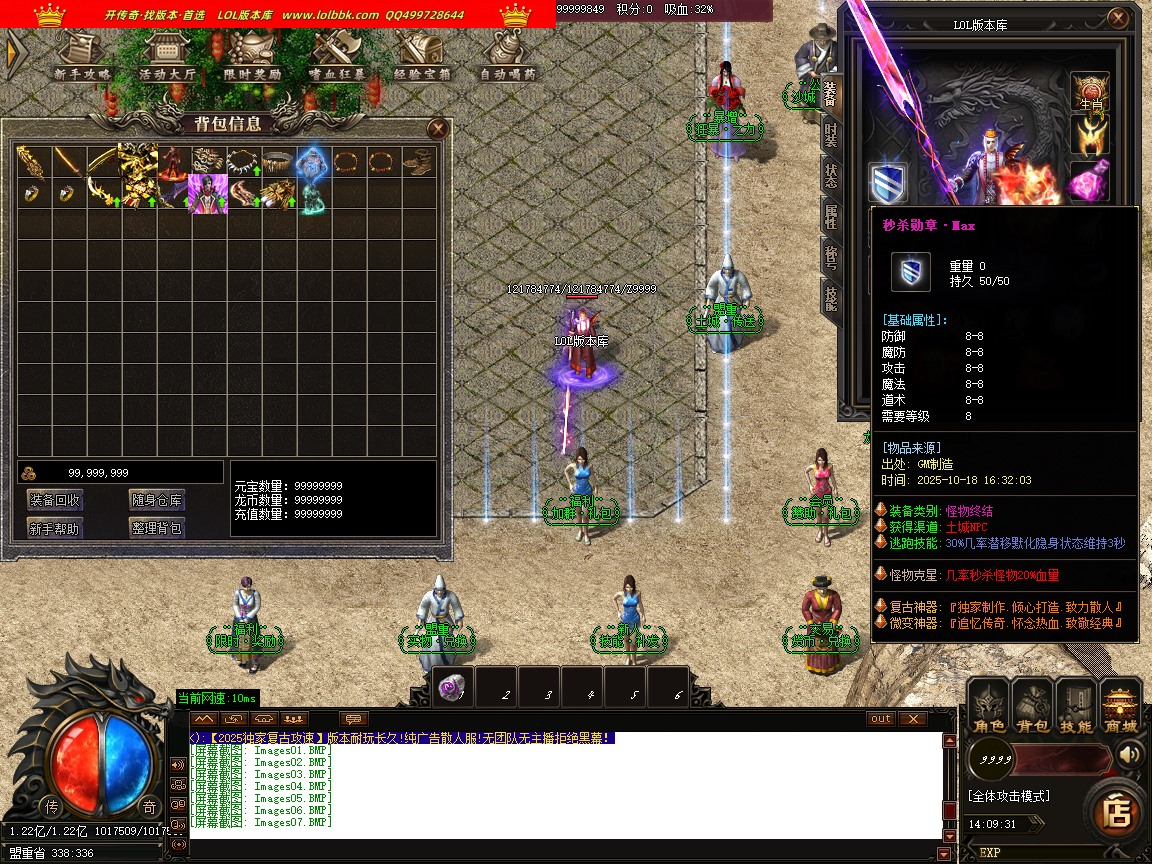Switch to the 状态 status tab
This screenshot has height=864, width=1152.
830,175
